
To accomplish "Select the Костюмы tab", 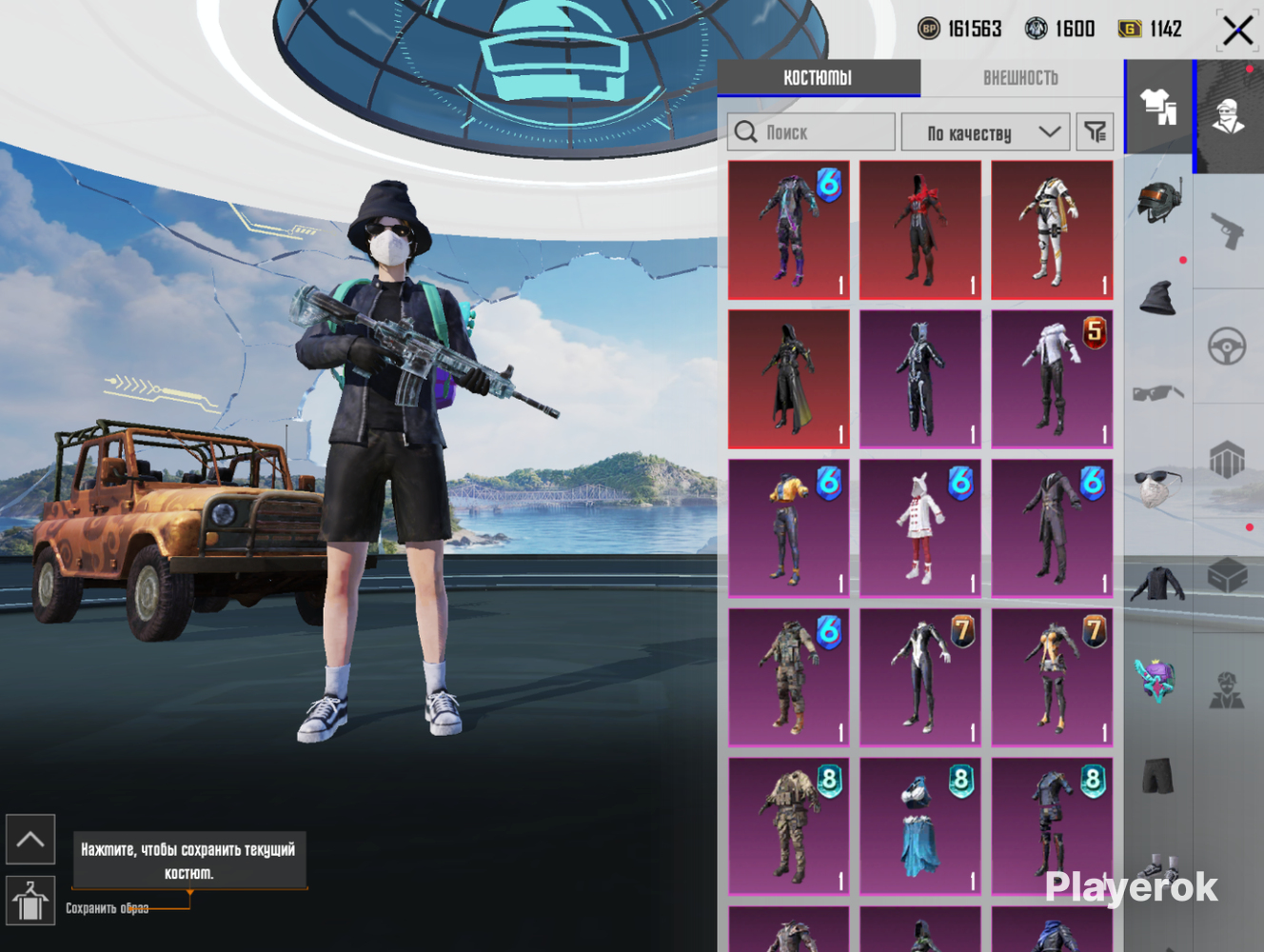I will (x=818, y=78).
